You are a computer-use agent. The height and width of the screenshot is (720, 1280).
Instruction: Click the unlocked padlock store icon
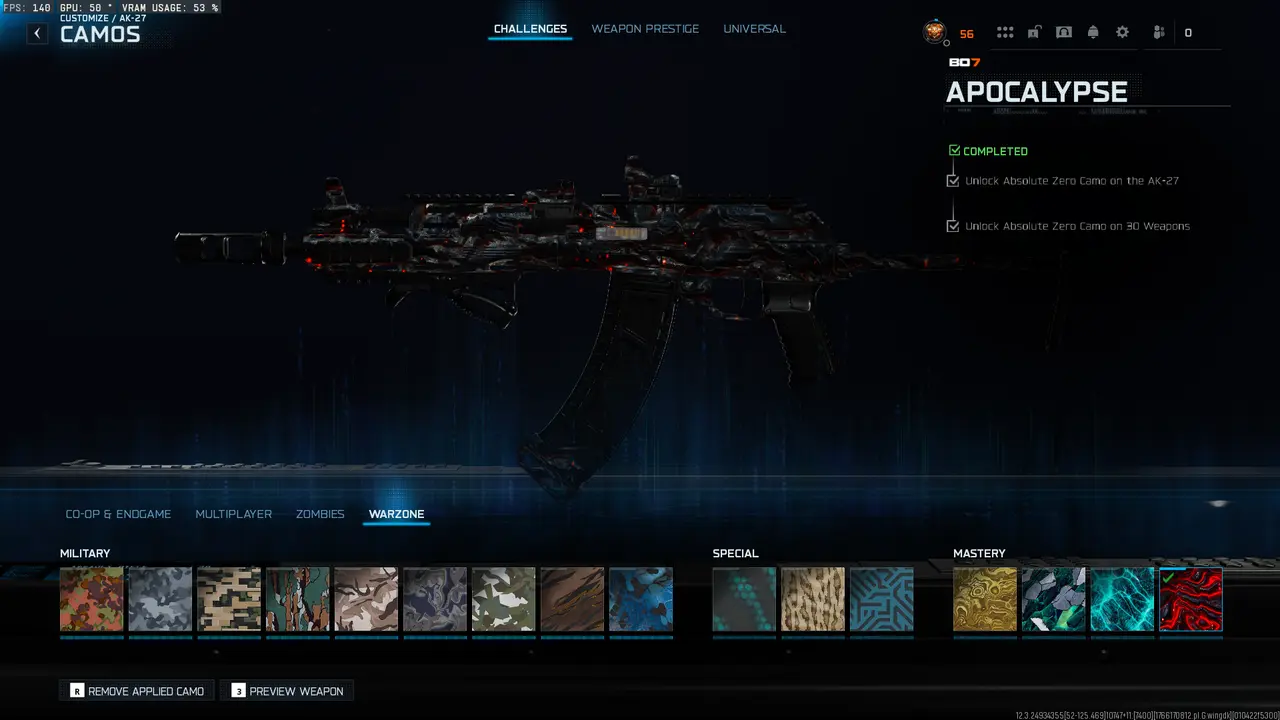click(1033, 31)
